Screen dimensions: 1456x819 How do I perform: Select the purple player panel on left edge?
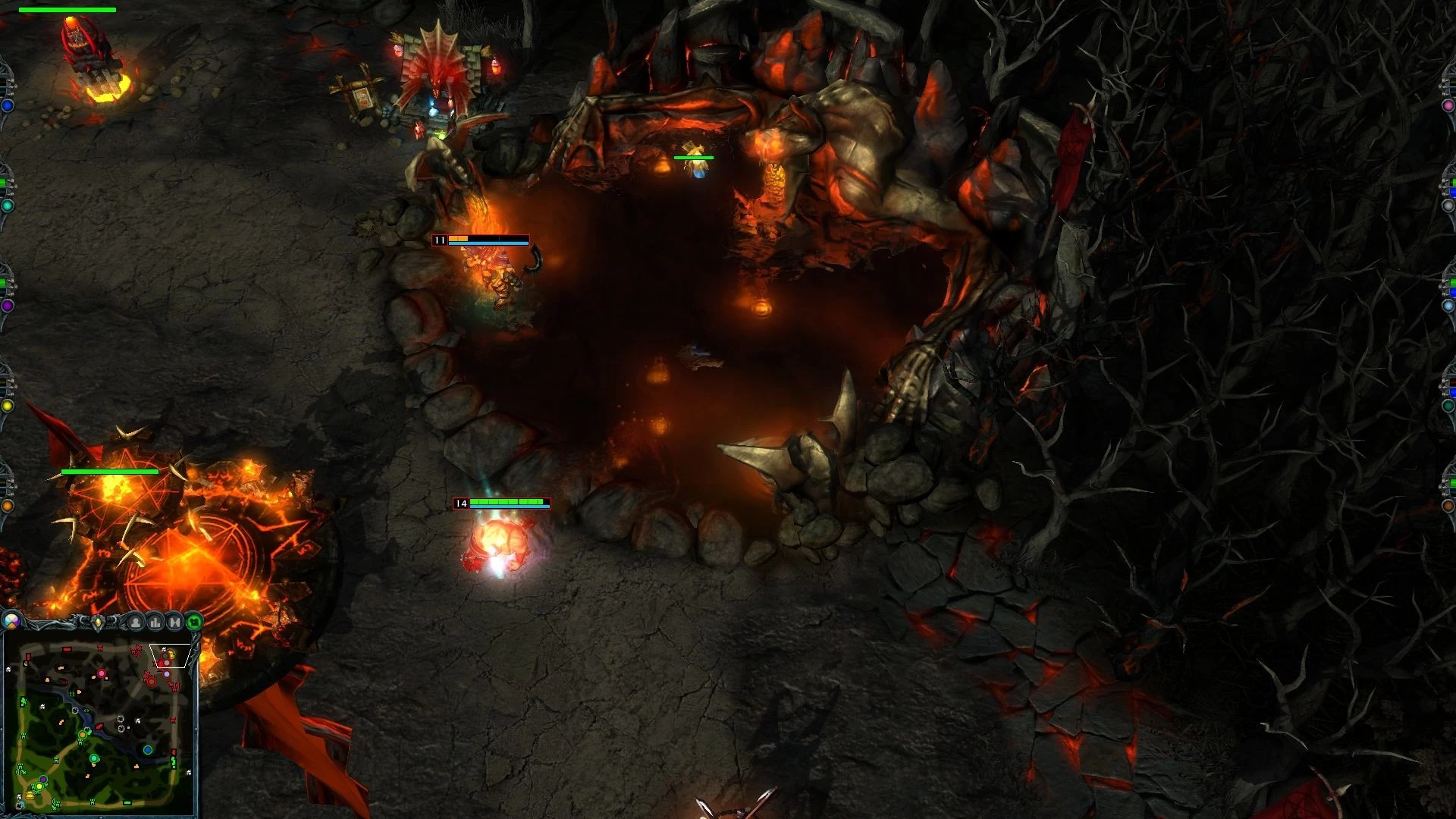click(x=6, y=305)
